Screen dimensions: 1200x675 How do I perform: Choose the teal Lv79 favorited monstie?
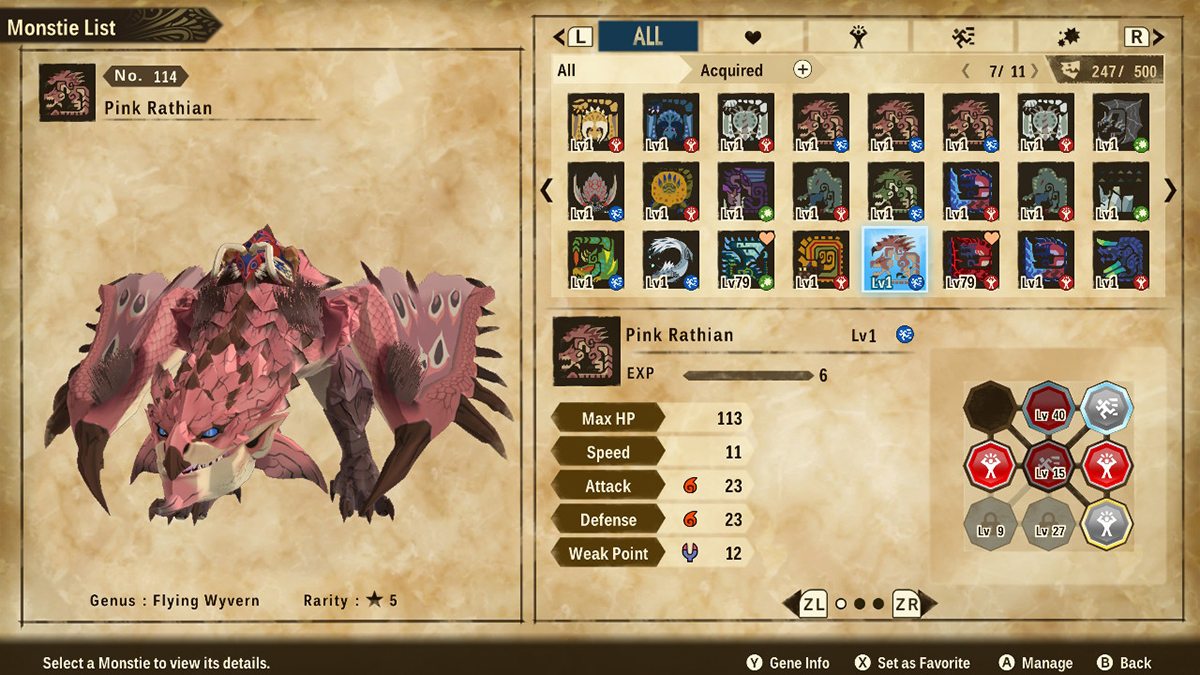pyautogui.click(x=745, y=259)
